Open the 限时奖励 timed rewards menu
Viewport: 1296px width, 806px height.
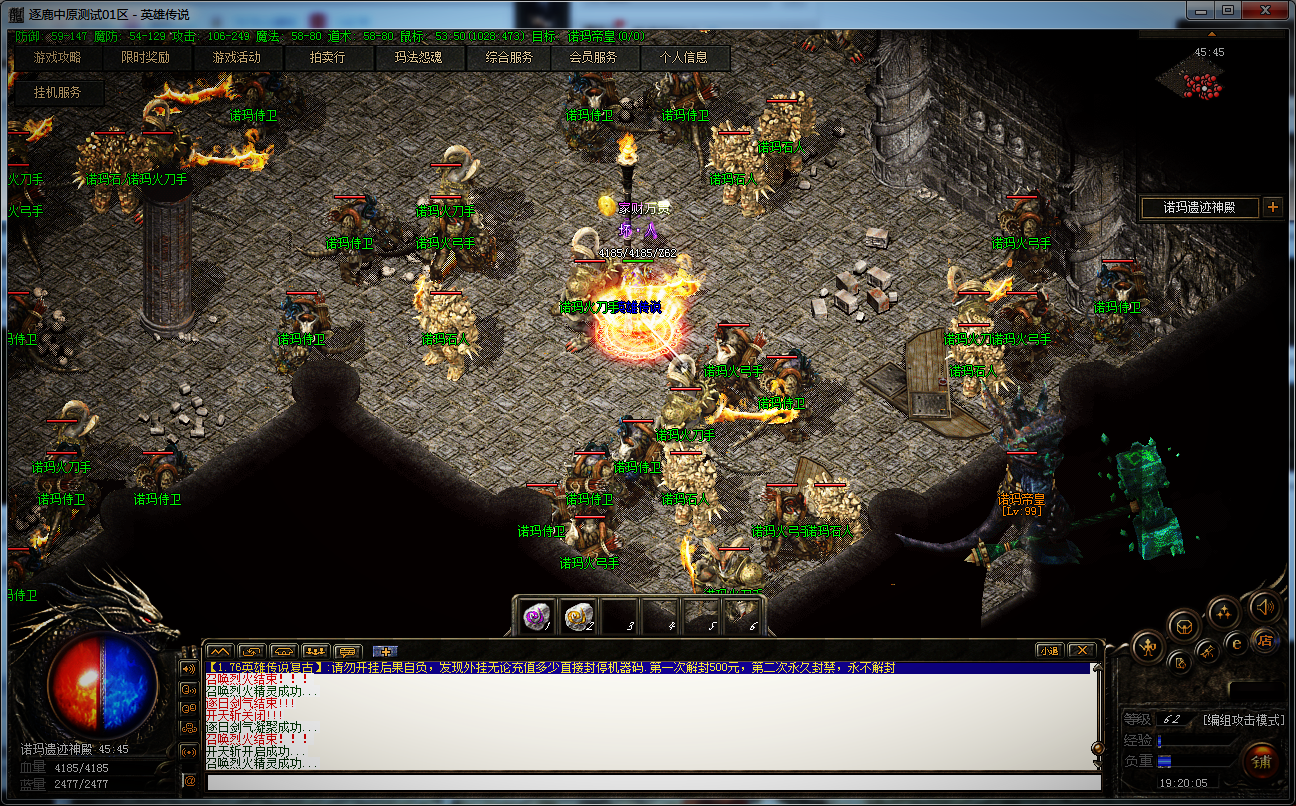pyautogui.click(x=145, y=58)
